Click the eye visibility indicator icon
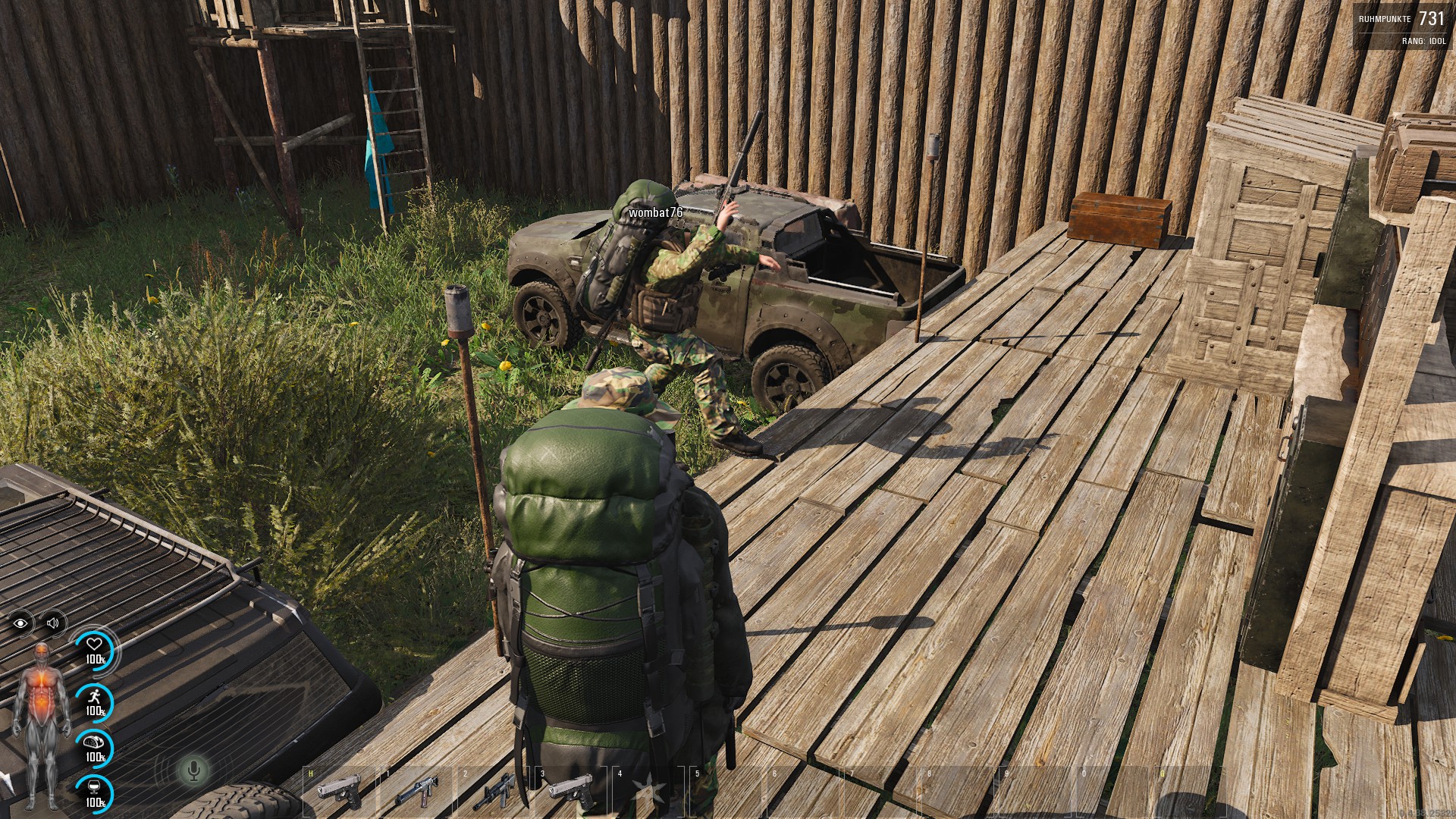Image resolution: width=1456 pixels, height=819 pixels. click(x=21, y=623)
